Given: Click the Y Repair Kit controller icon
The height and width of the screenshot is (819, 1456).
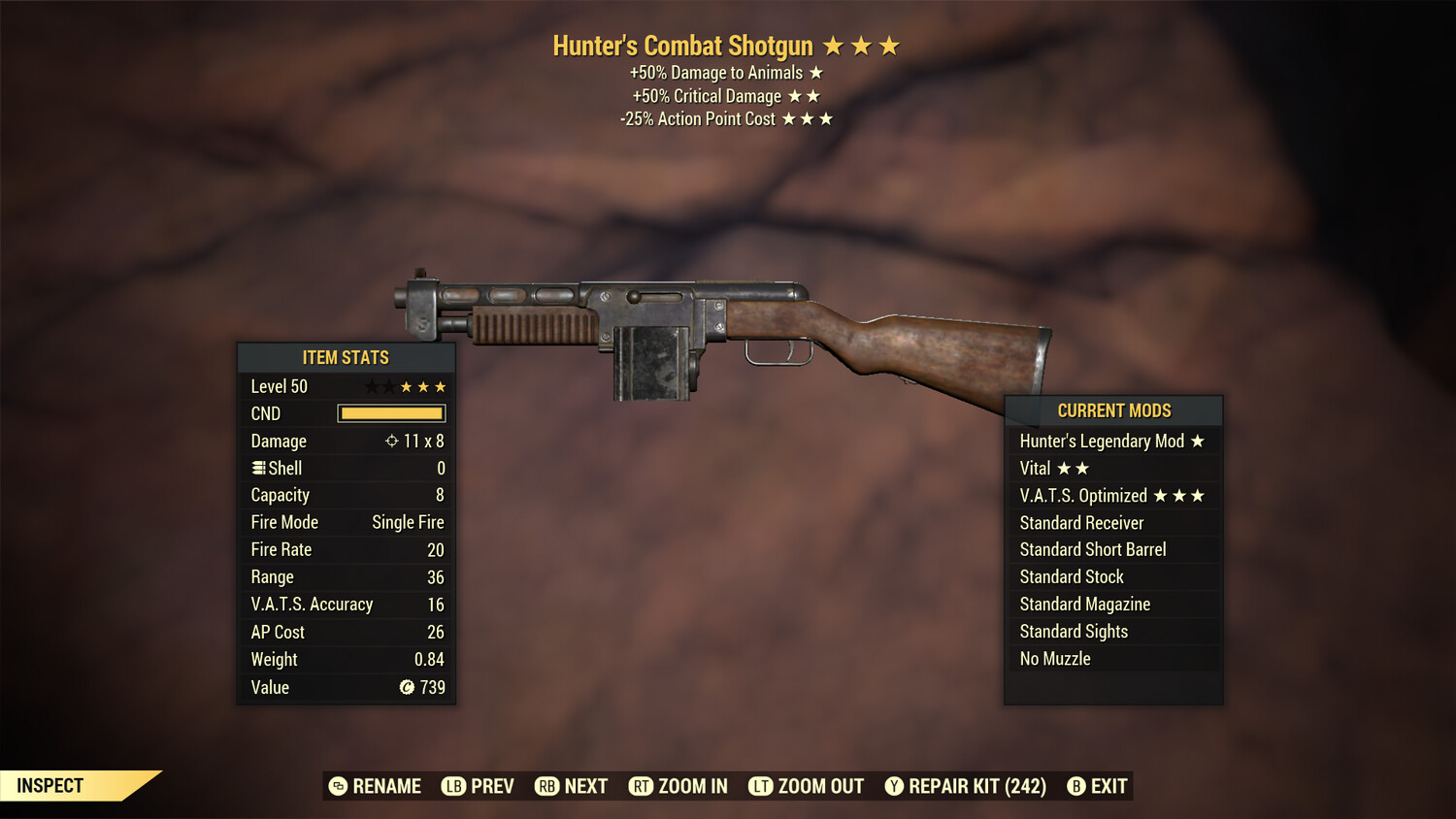Looking at the screenshot, I should pyautogui.click(x=894, y=786).
